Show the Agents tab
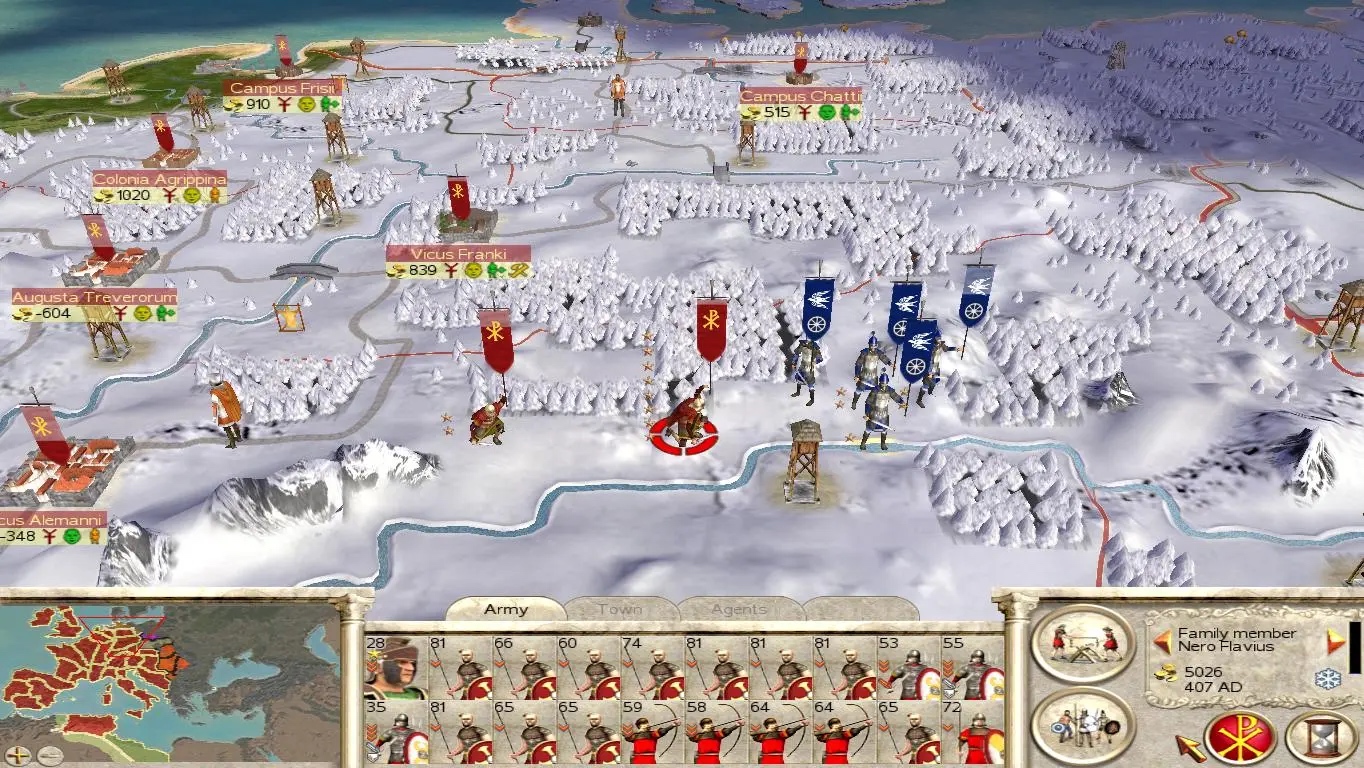This screenshot has width=1364, height=768. point(739,609)
